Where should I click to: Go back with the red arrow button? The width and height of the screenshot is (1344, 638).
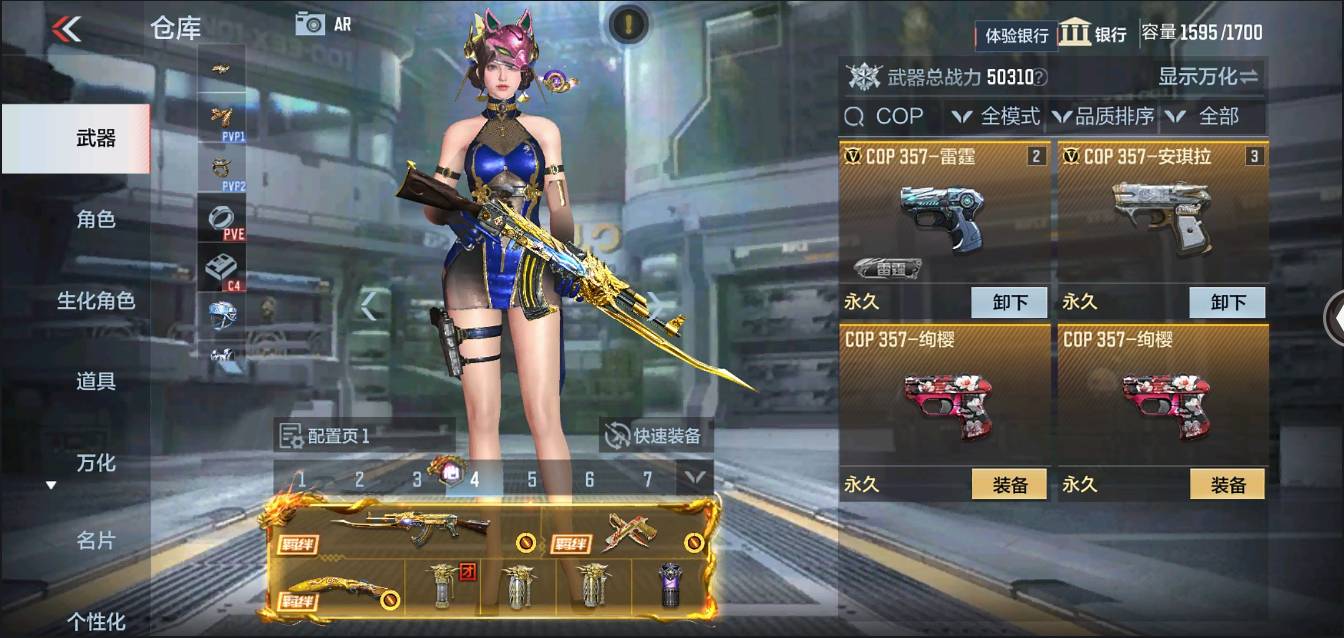66,29
